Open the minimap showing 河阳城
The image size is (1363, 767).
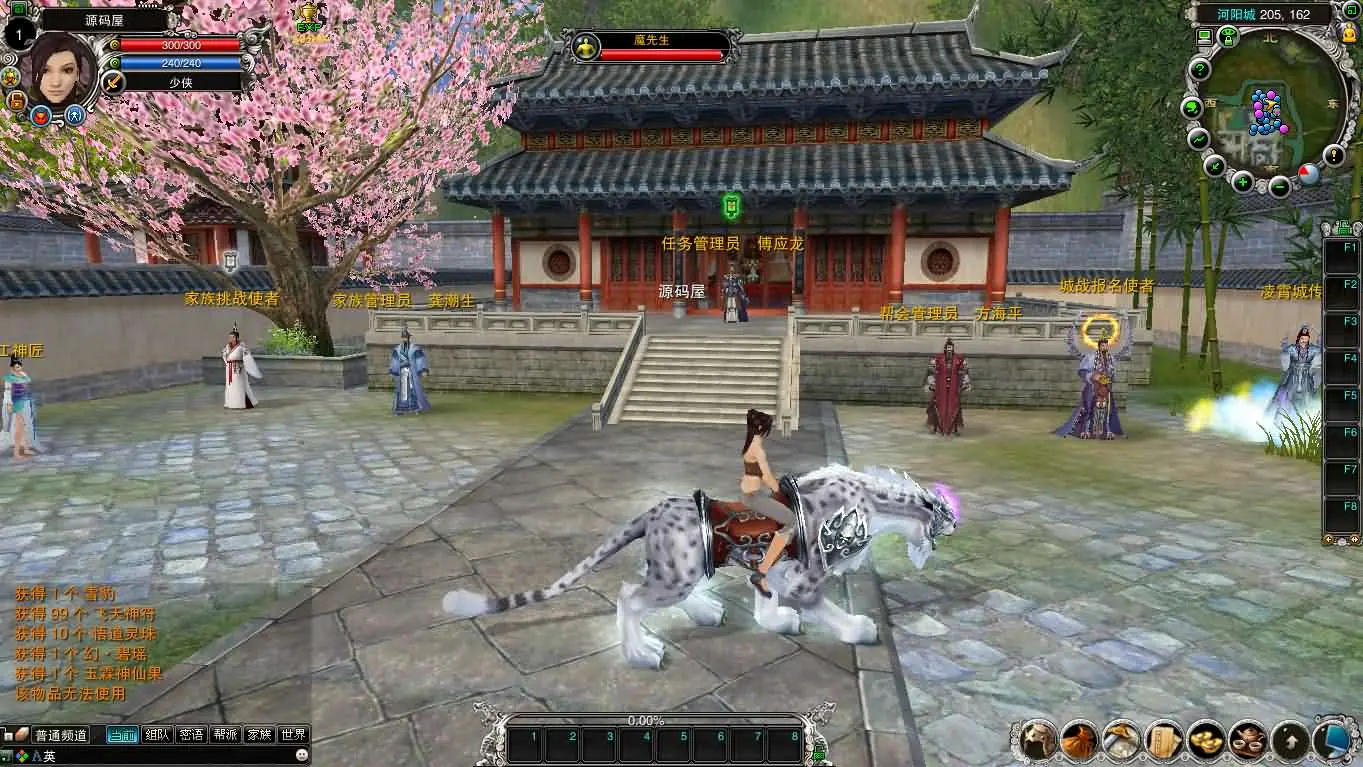click(1267, 112)
